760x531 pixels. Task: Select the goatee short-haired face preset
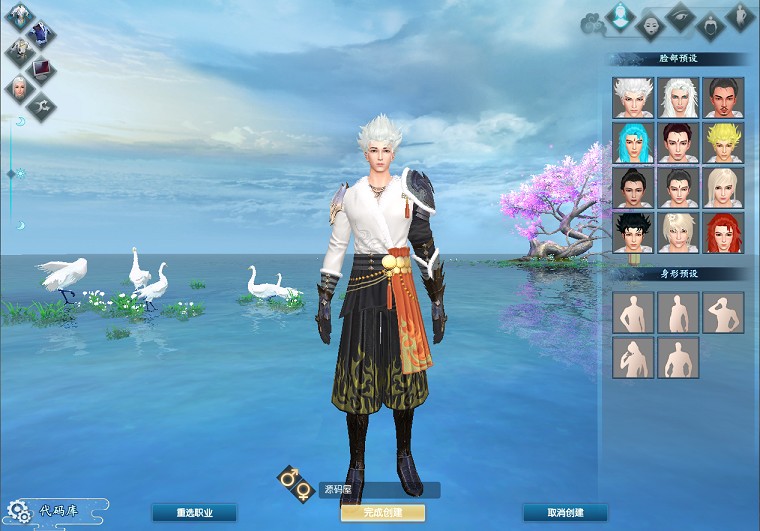point(723,98)
